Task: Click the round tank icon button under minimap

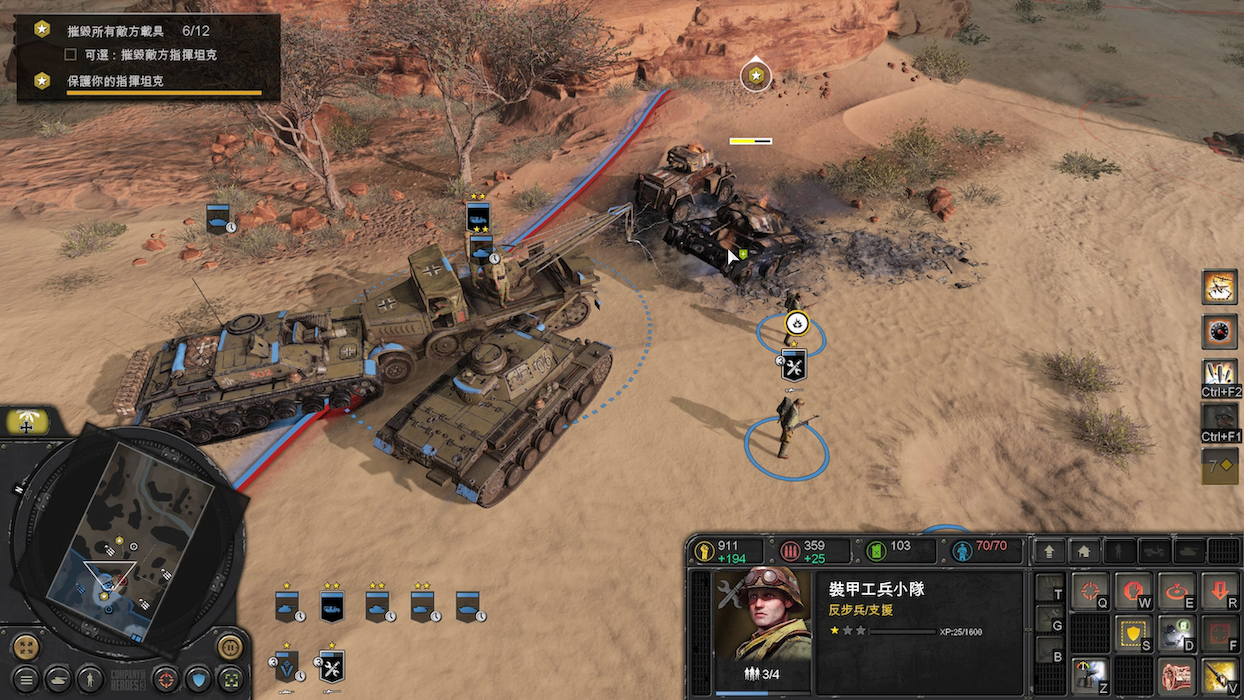Action: (58, 680)
